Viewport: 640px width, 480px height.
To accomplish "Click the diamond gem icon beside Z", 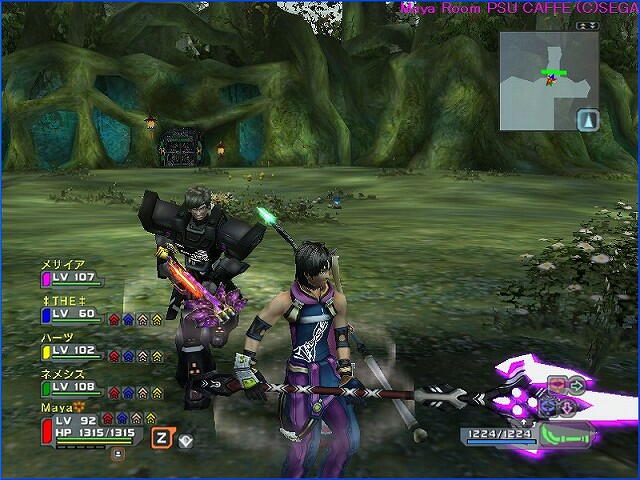I will [x=186, y=438].
